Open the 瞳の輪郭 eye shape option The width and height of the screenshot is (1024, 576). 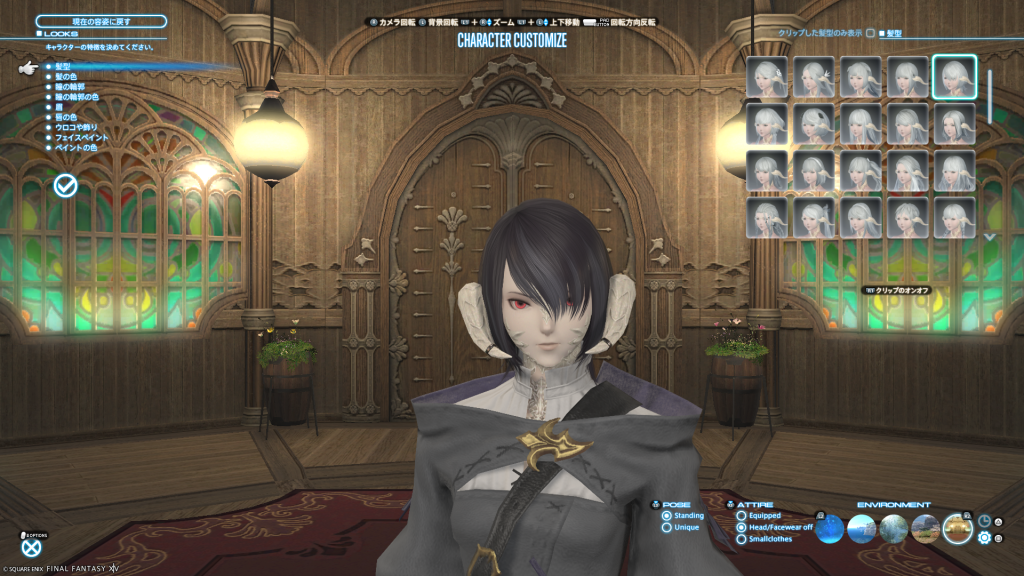[72, 87]
